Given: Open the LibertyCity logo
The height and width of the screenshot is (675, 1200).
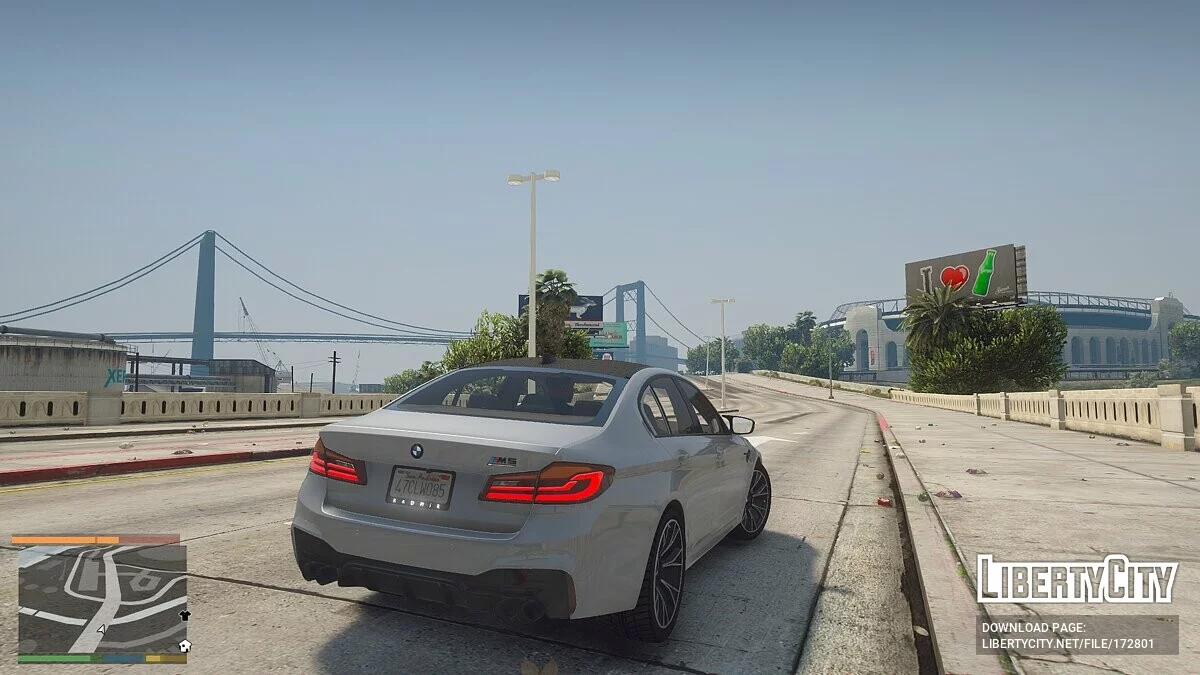Looking at the screenshot, I should click(x=1076, y=579).
